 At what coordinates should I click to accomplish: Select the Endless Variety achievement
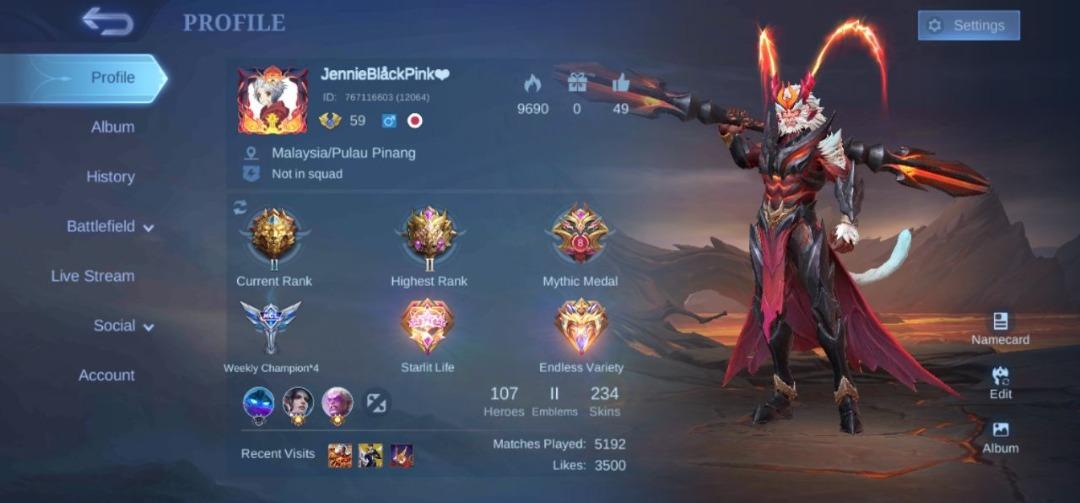[x=581, y=327]
